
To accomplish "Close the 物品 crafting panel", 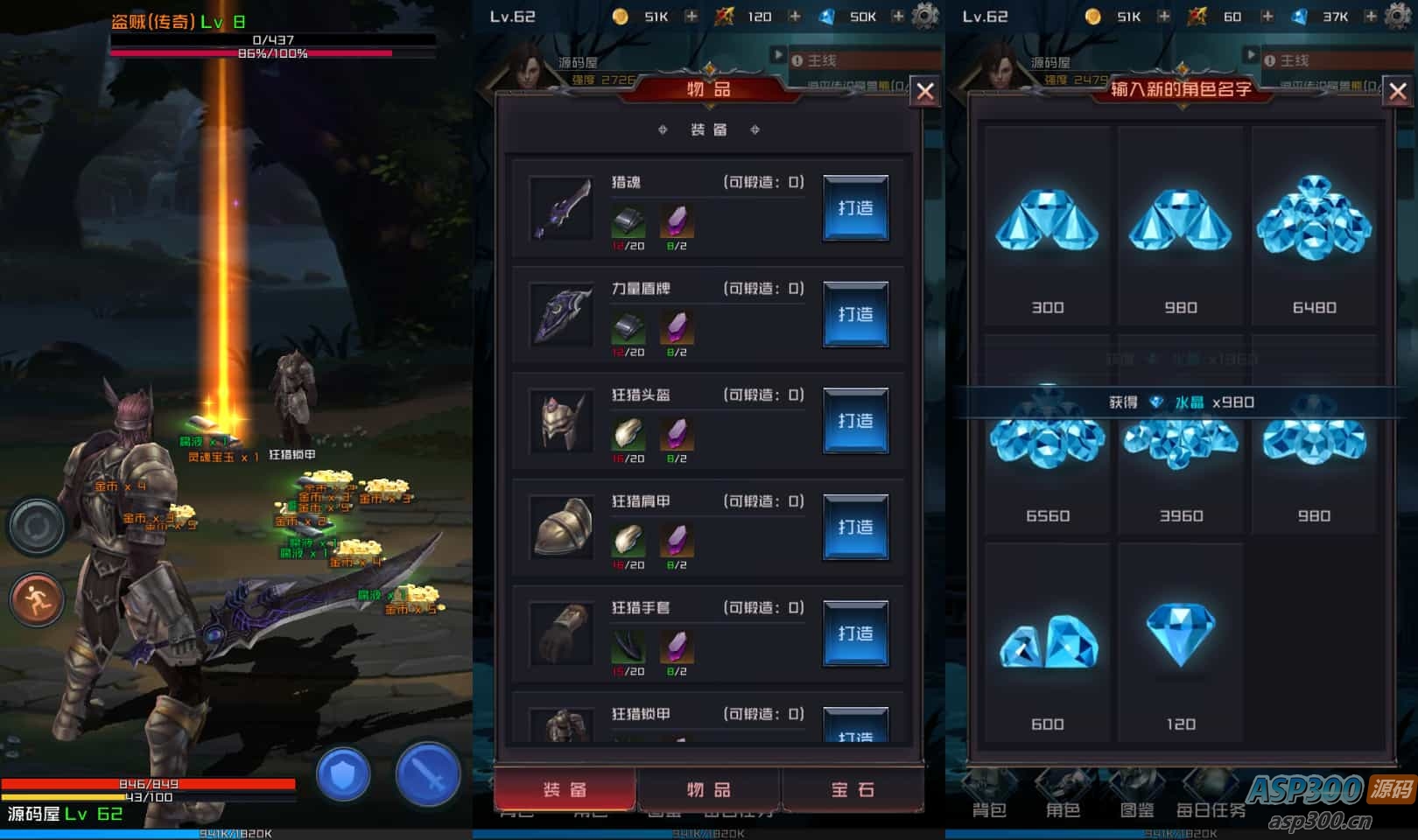I will pyautogui.click(x=925, y=91).
